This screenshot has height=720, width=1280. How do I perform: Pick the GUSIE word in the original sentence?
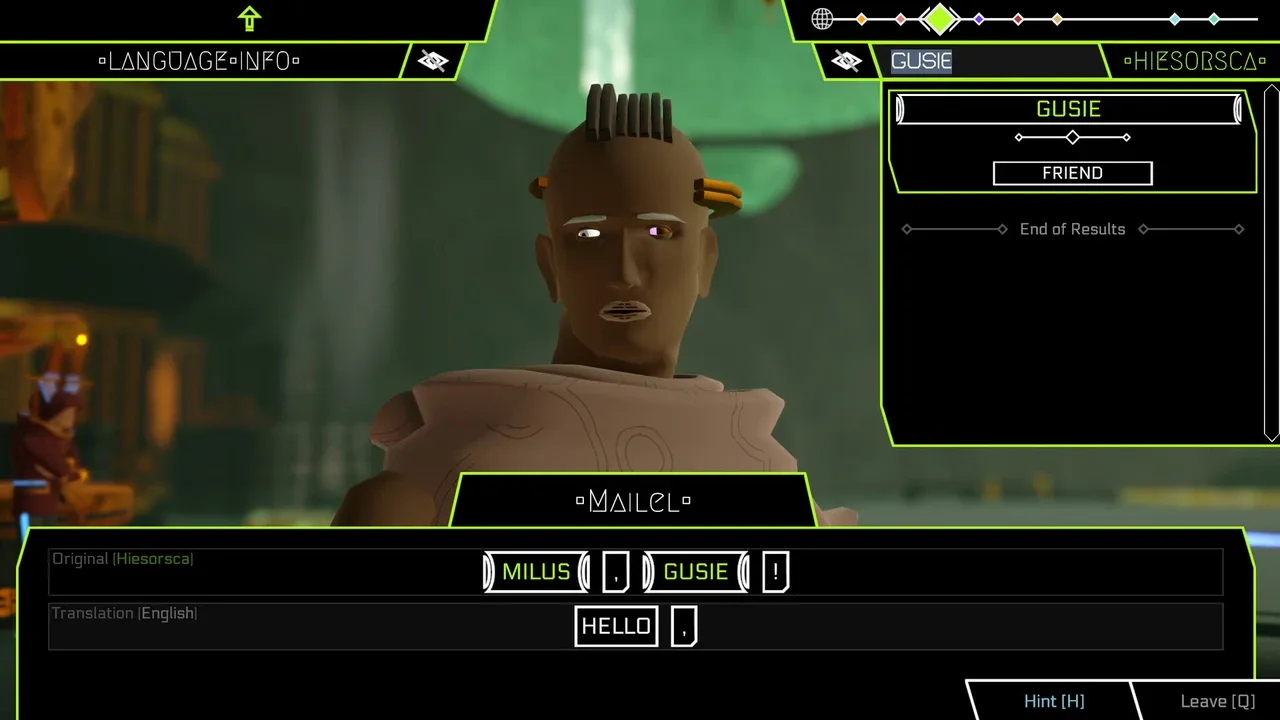point(696,572)
